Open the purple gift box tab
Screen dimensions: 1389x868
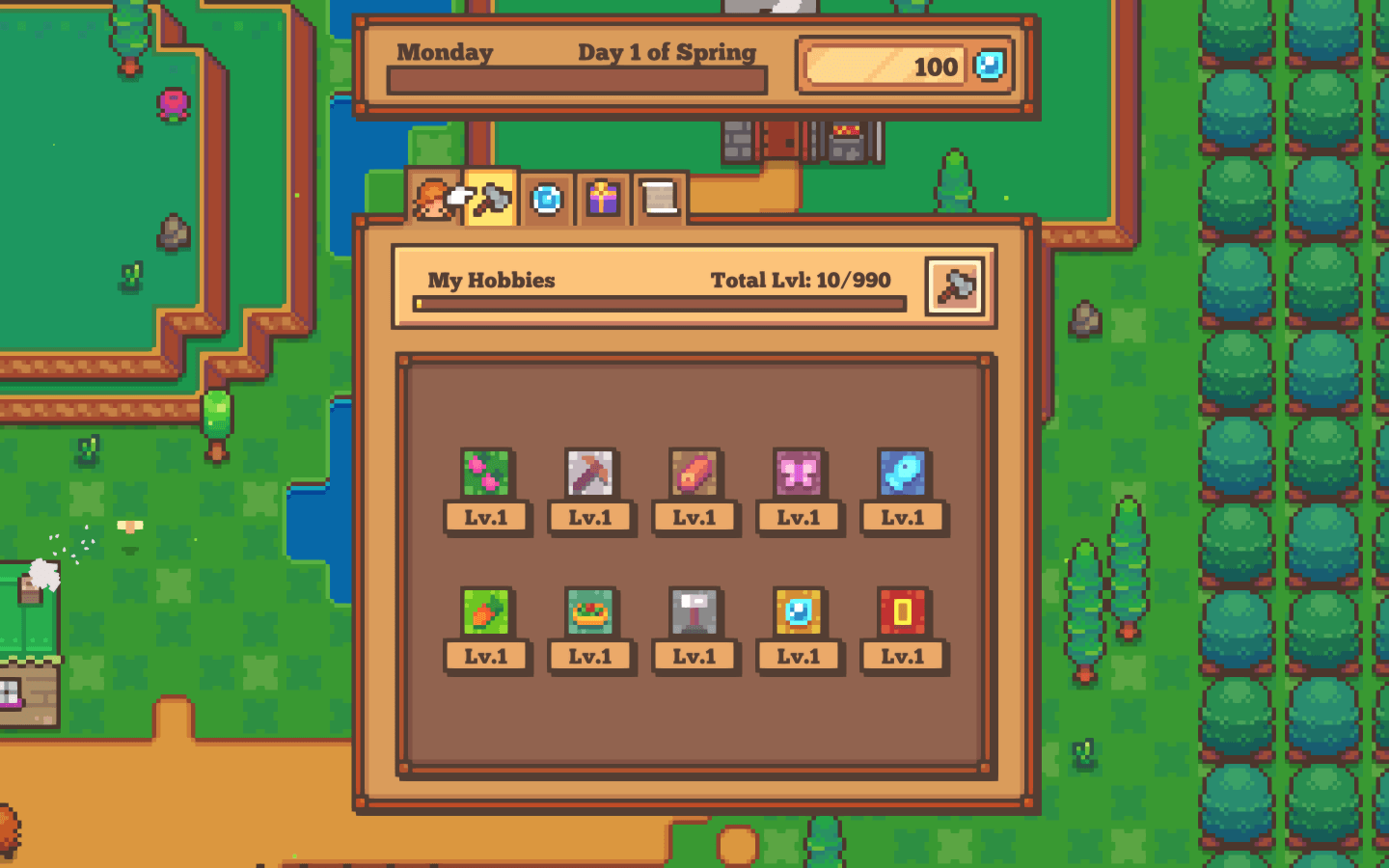click(x=603, y=200)
